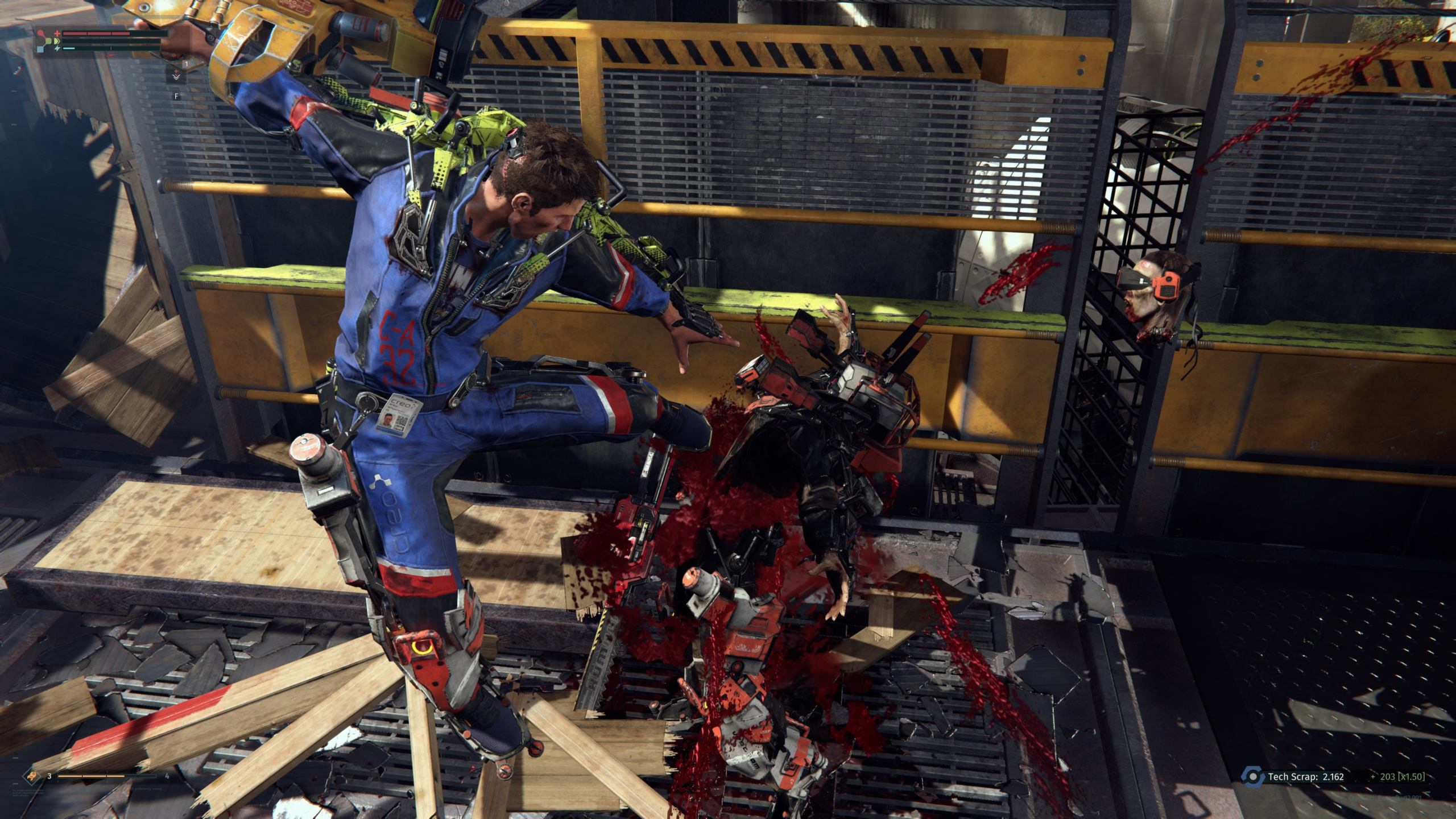Select the health cross icon on the HUD

point(57,34)
